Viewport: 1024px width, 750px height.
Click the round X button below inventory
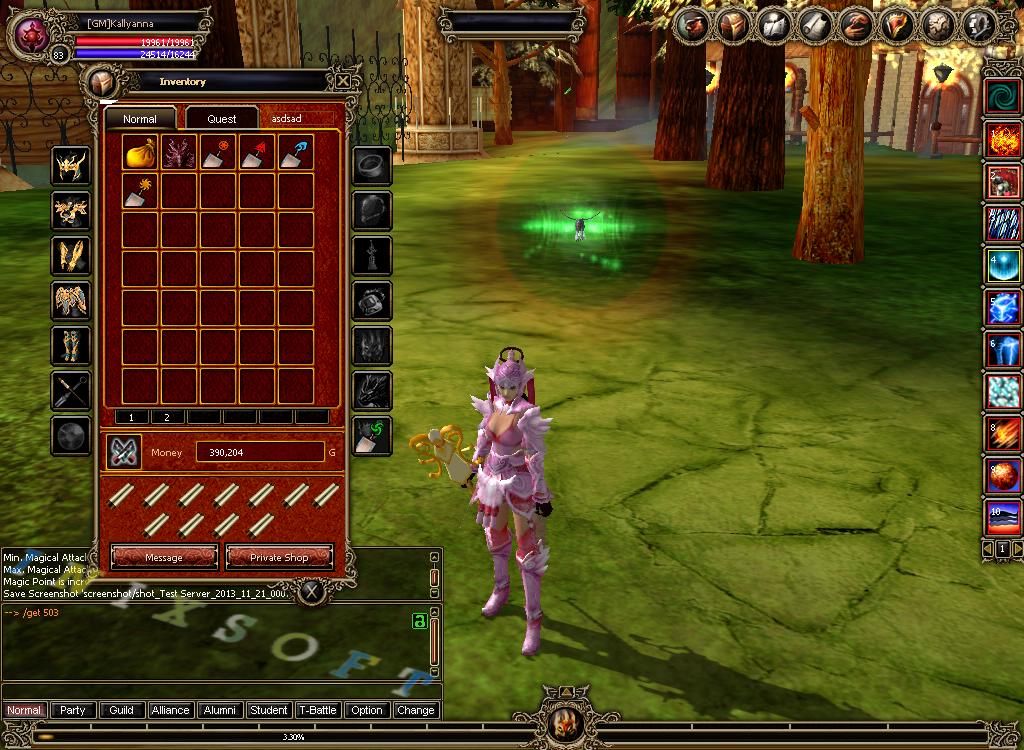[x=313, y=592]
